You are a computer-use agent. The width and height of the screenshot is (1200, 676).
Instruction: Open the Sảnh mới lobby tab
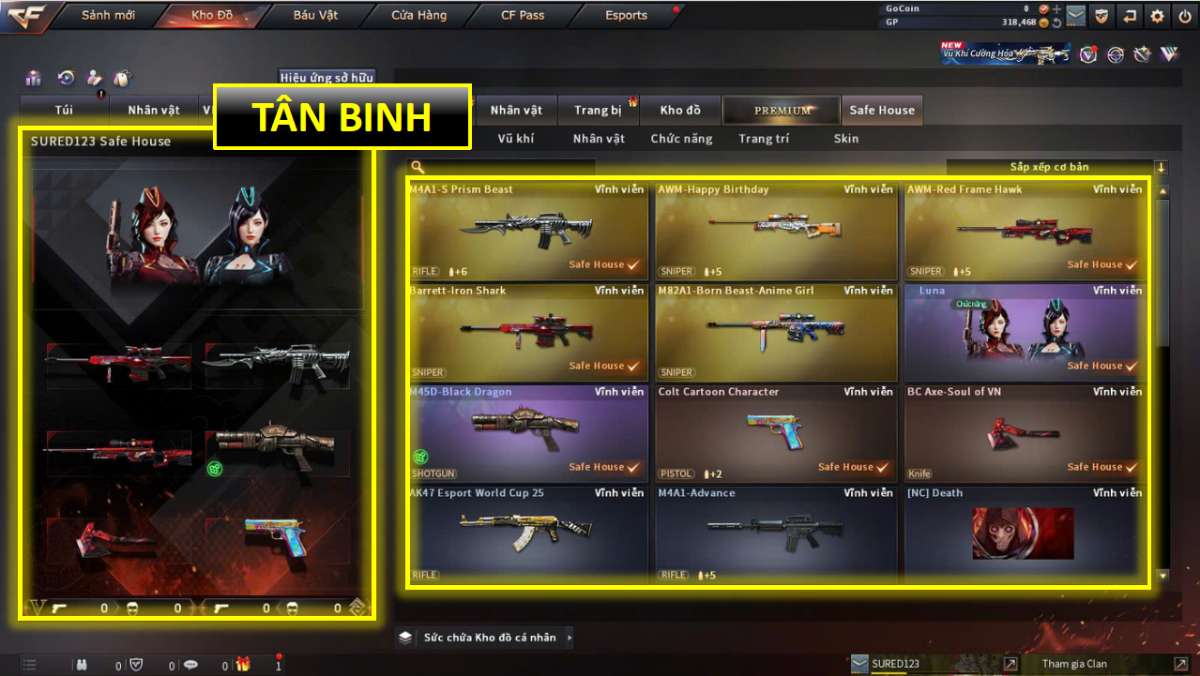109,15
